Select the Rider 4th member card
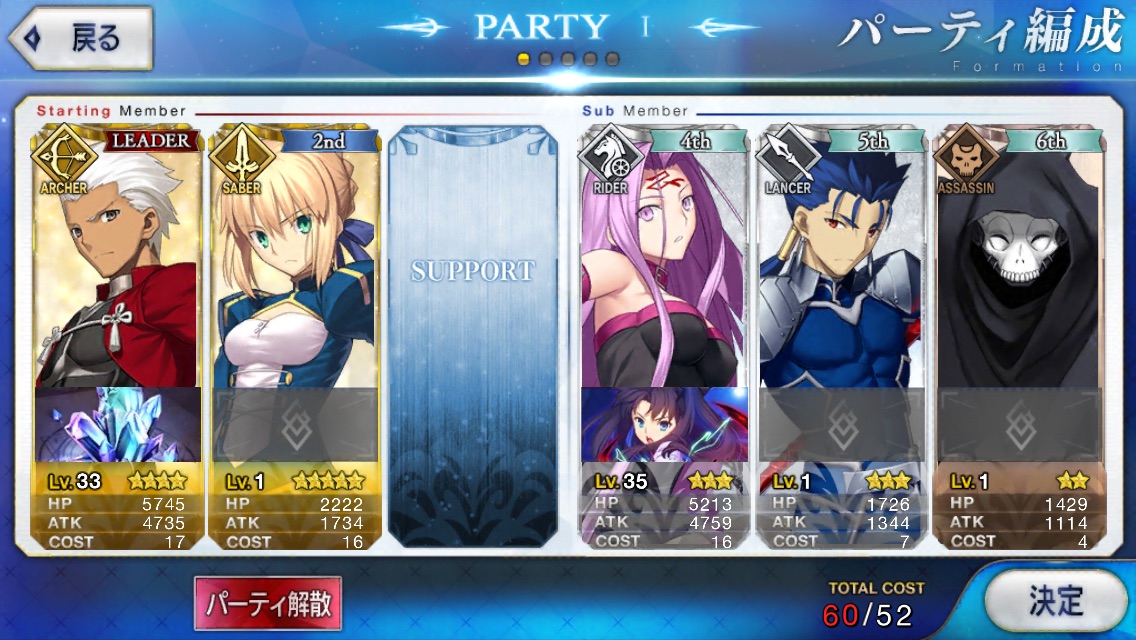Image resolution: width=1136 pixels, height=640 pixels. pyautogui.click(x=664, y=260)
